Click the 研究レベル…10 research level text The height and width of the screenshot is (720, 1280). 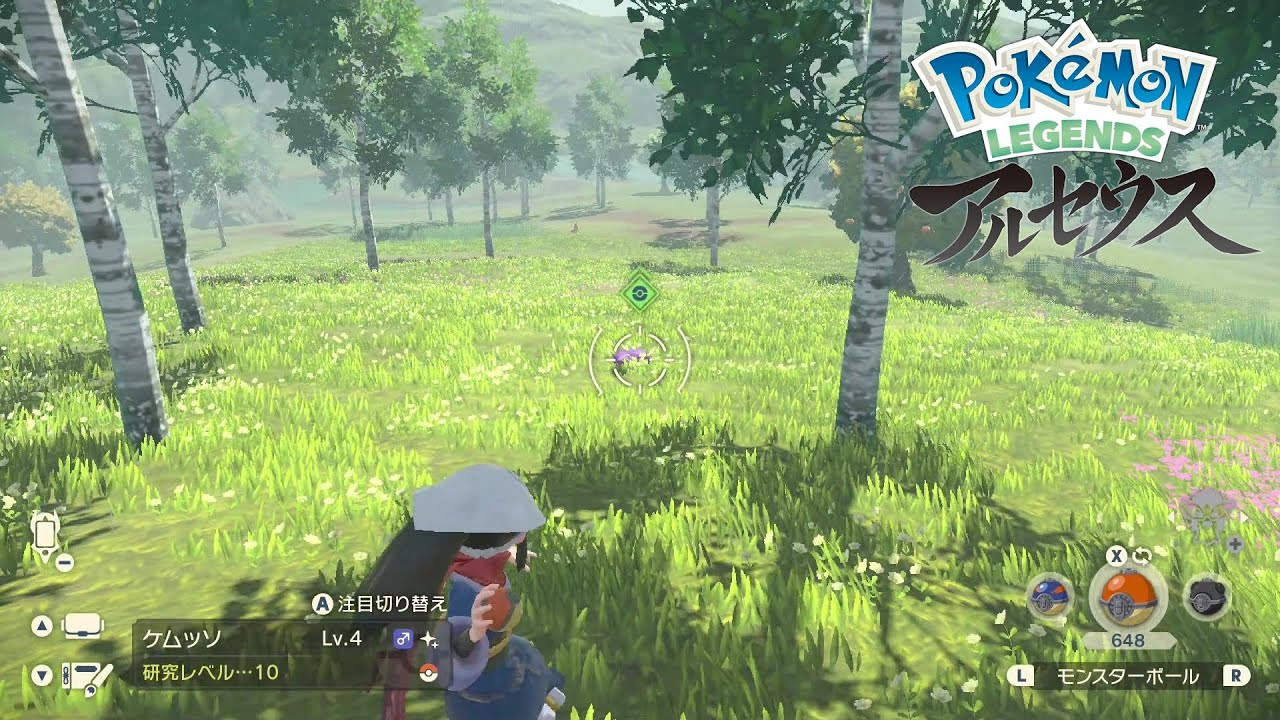click(x=208, y=671)
